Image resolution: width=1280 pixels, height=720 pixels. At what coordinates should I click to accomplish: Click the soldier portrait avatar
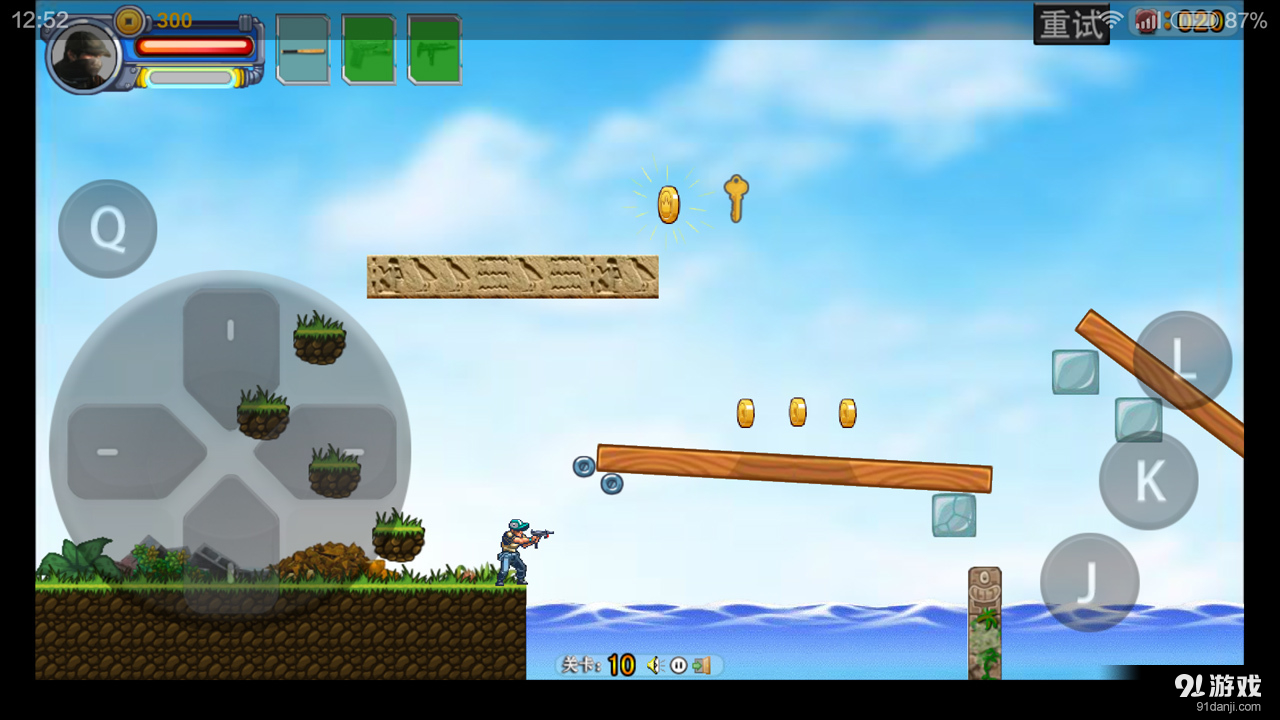84,56
